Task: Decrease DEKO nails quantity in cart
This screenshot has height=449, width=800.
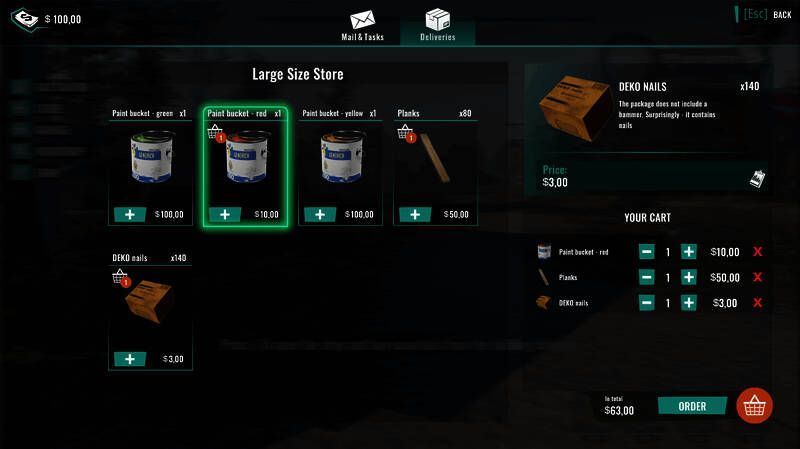Action: pos(647,302)
